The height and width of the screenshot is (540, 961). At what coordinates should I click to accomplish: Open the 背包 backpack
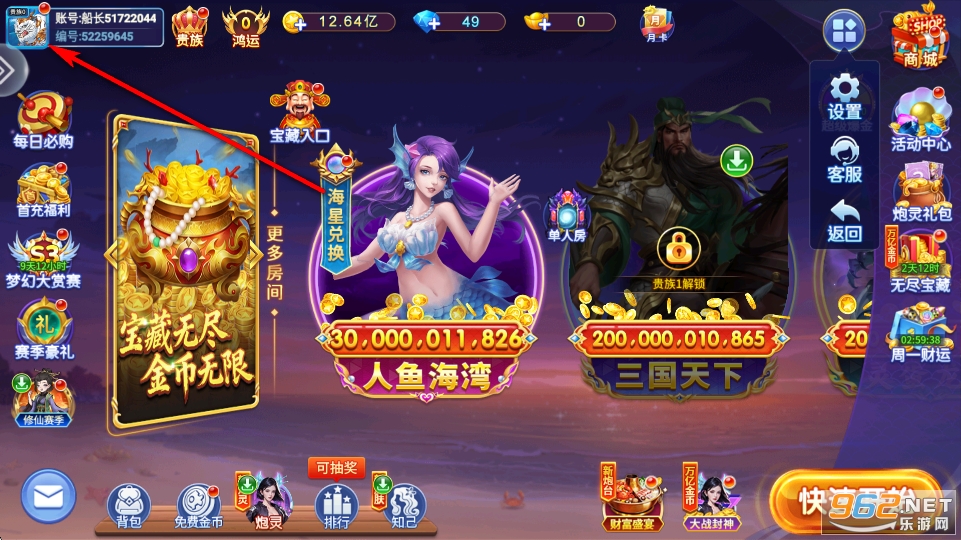coord(127,505)
